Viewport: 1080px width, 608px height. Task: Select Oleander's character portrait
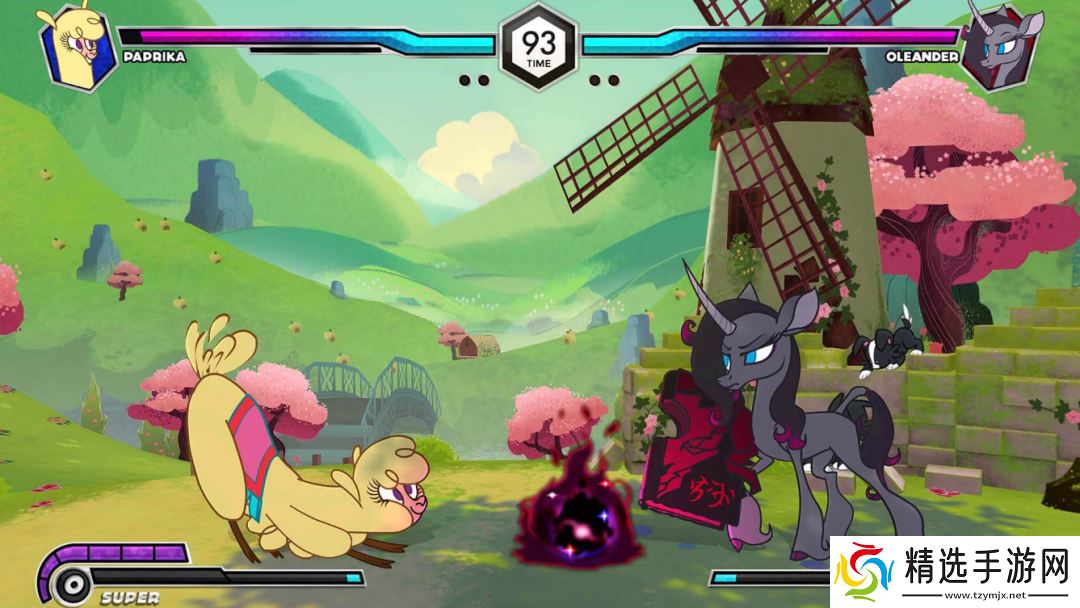click(x=1003, y=47)
